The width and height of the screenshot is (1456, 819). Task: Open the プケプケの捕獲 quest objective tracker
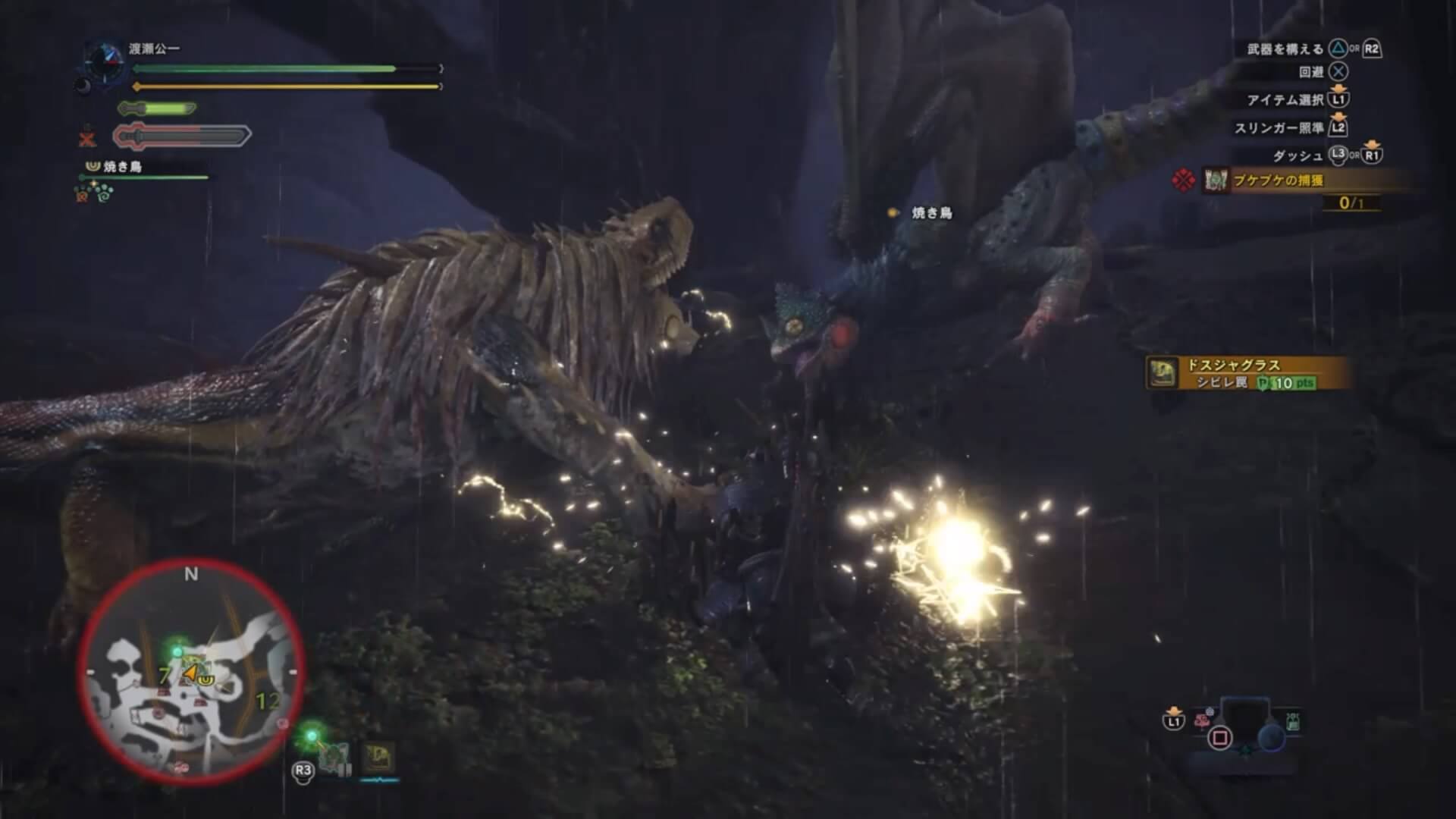(x=1289, y=180)
